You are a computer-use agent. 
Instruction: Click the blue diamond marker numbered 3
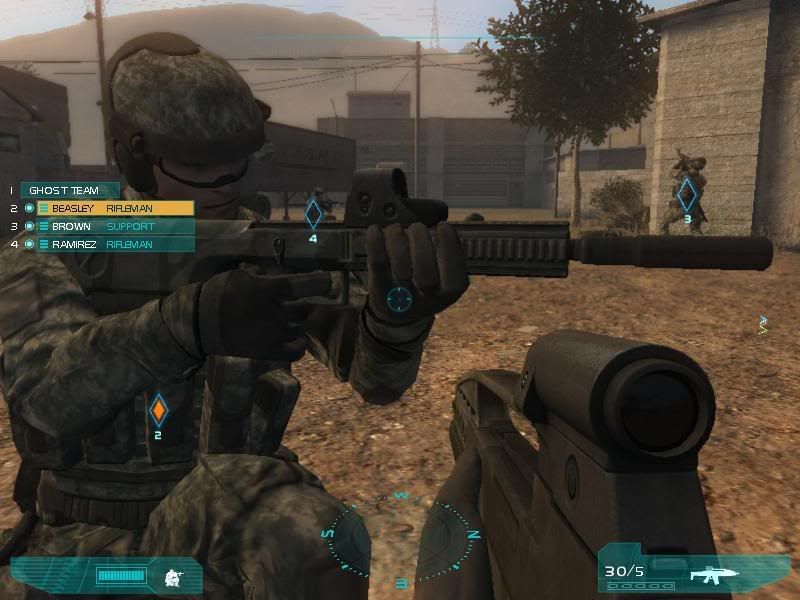(687, 194)
